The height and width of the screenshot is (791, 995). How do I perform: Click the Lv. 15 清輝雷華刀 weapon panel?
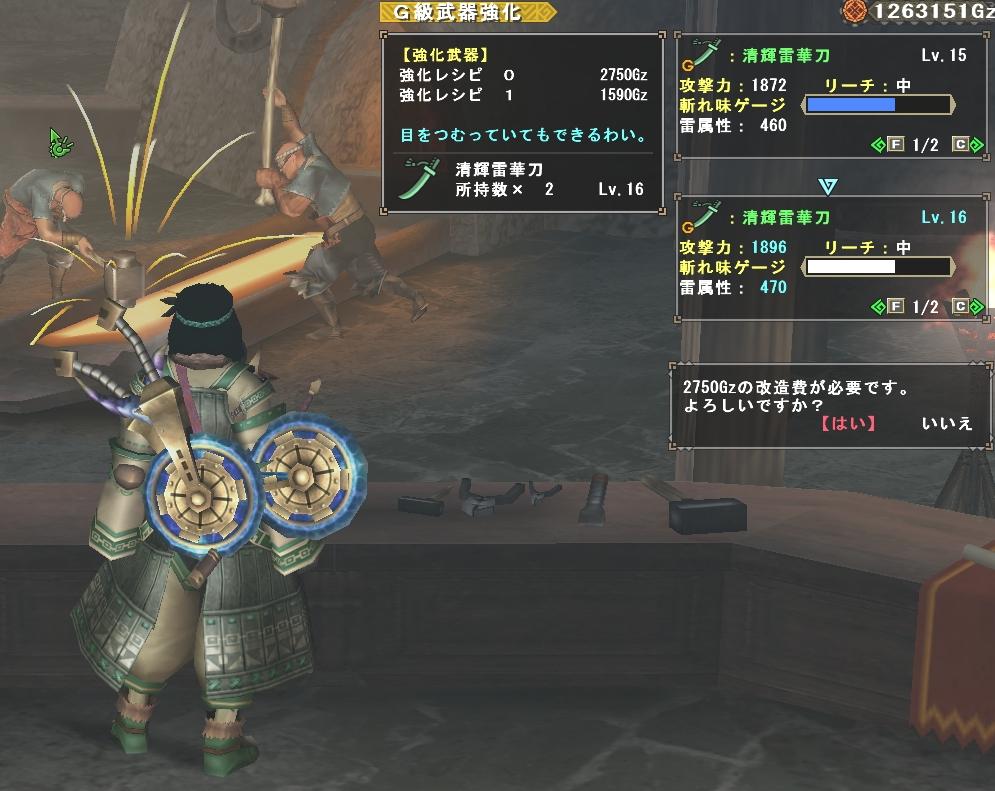pyautogui.click(x=825, y=97)
